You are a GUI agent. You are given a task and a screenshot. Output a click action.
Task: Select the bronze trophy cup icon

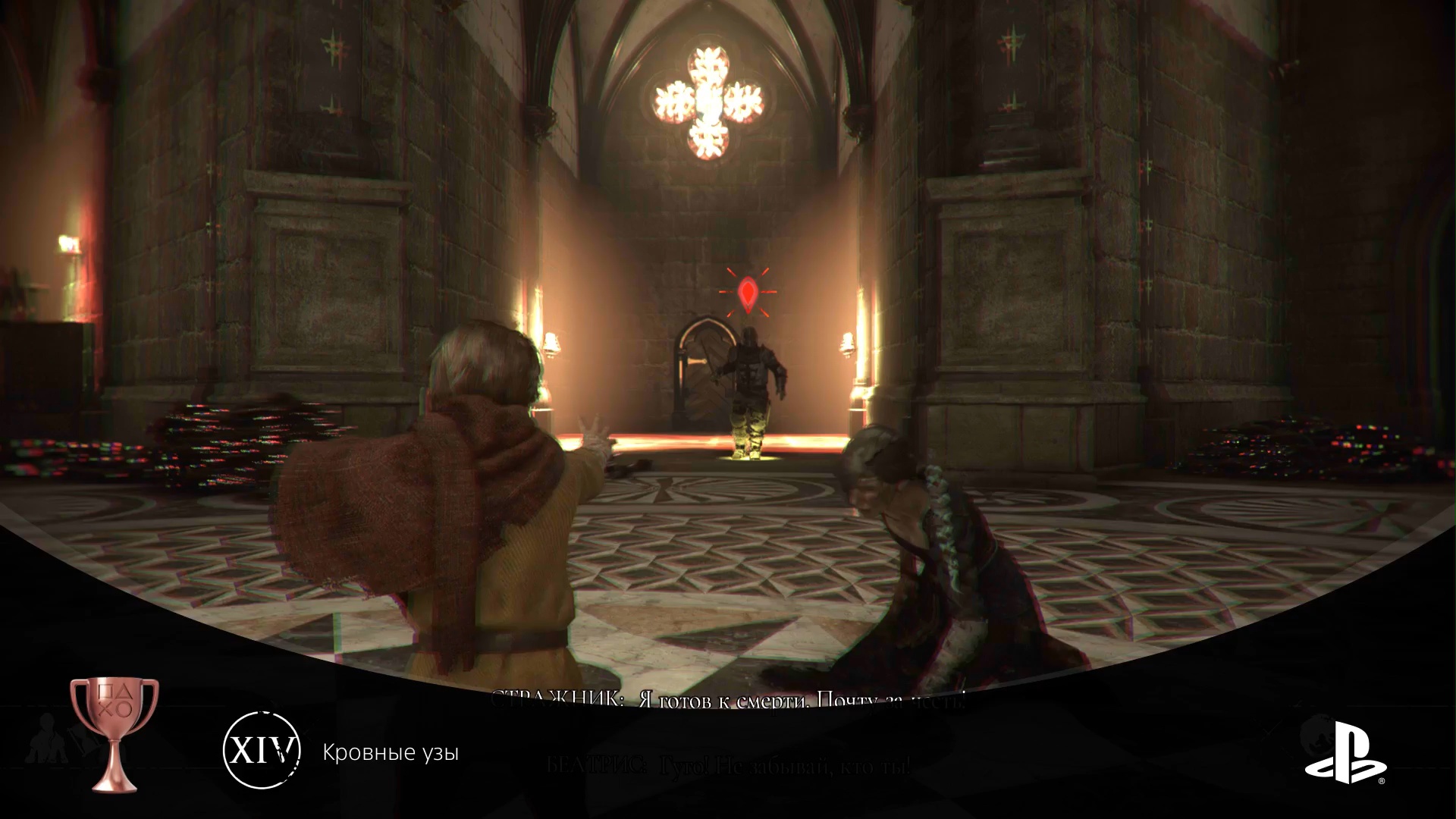pyautogui.click(x=115, y=733)
